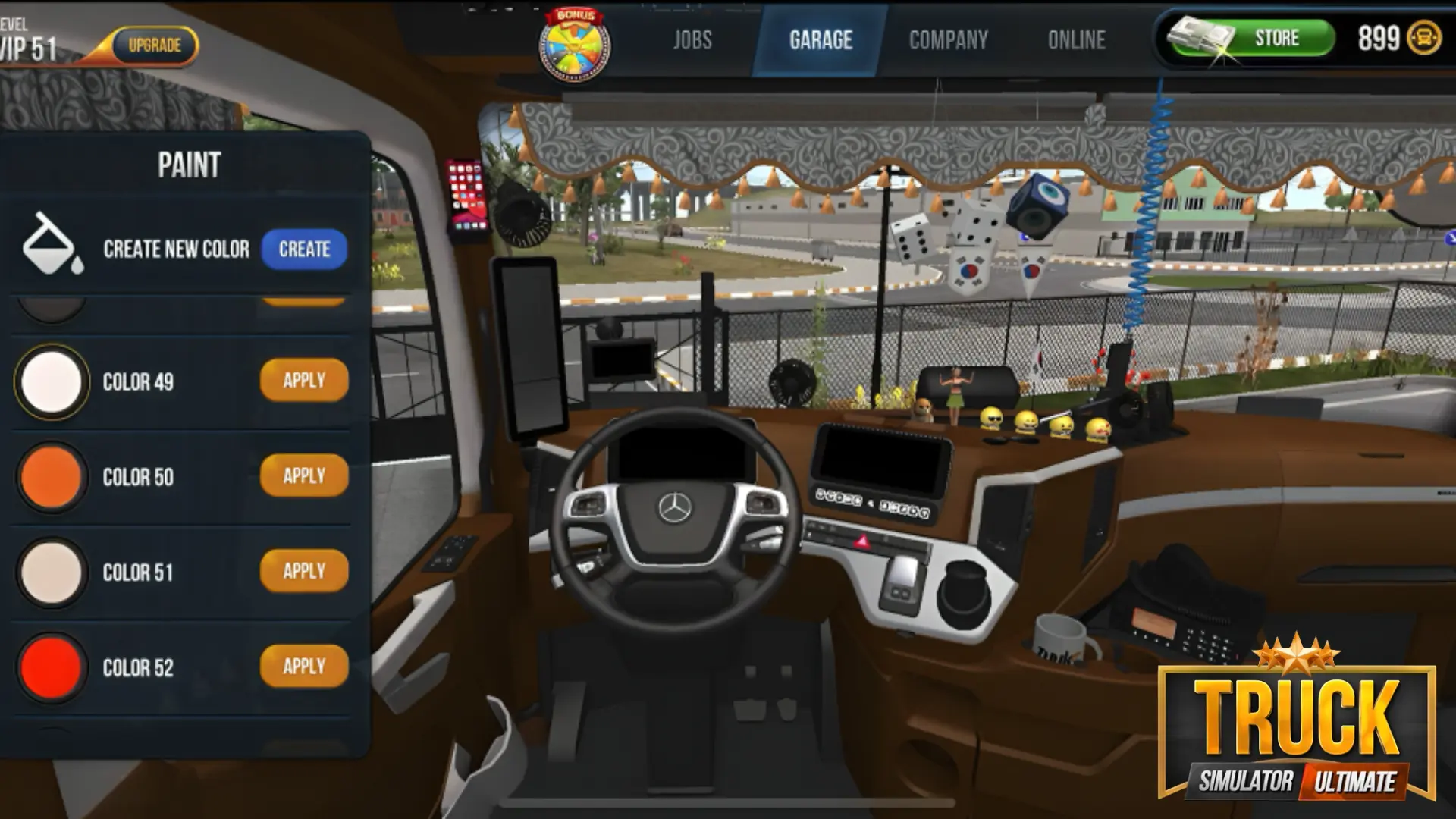Click the Upgrade button
The image size is (1456, 819).
[155, 44]
